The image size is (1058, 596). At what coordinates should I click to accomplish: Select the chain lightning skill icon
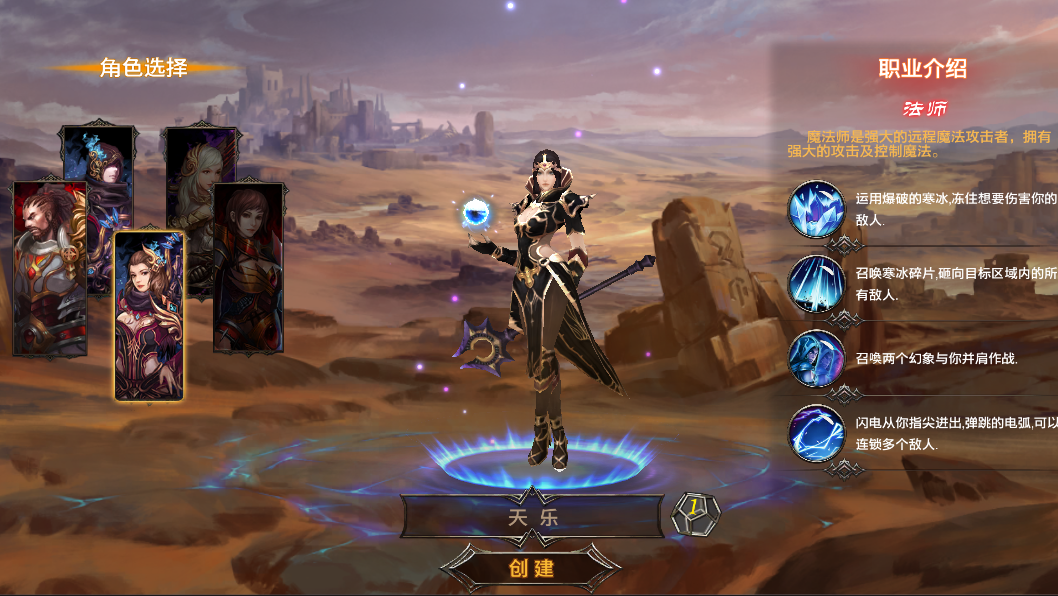[816, 432]
